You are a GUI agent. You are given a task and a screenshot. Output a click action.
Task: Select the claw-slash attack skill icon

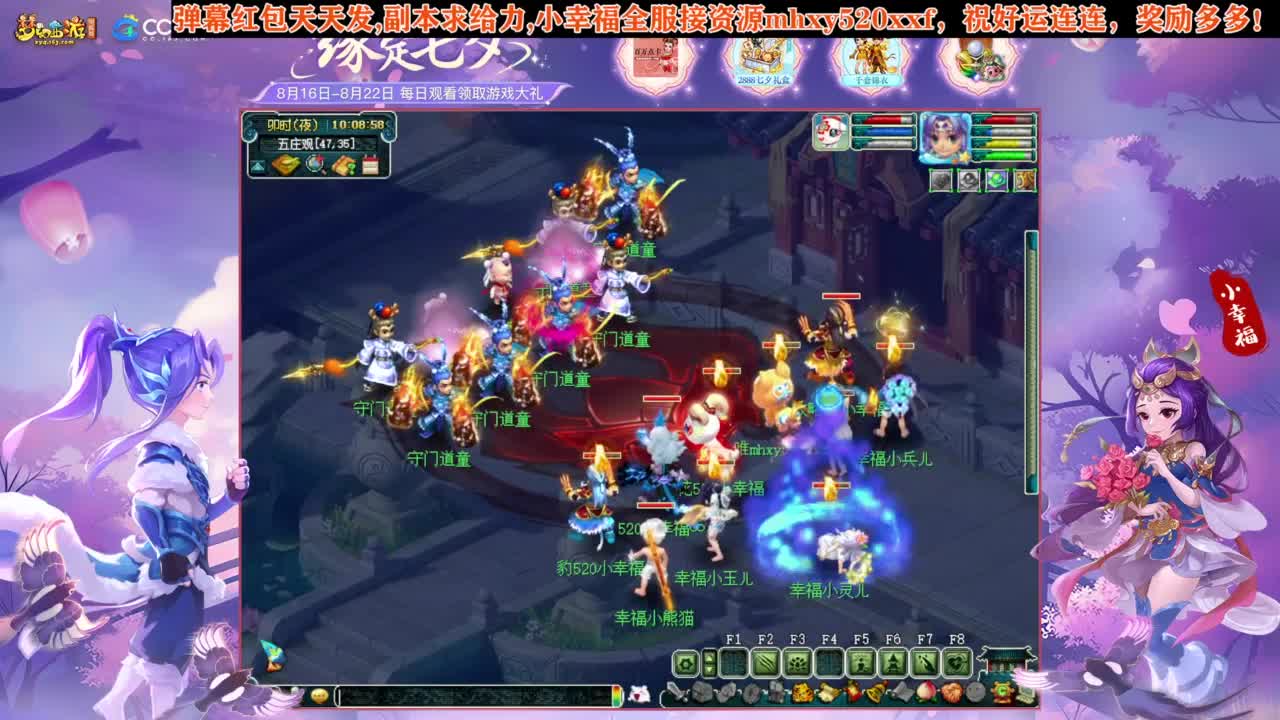tap(763, 662)
